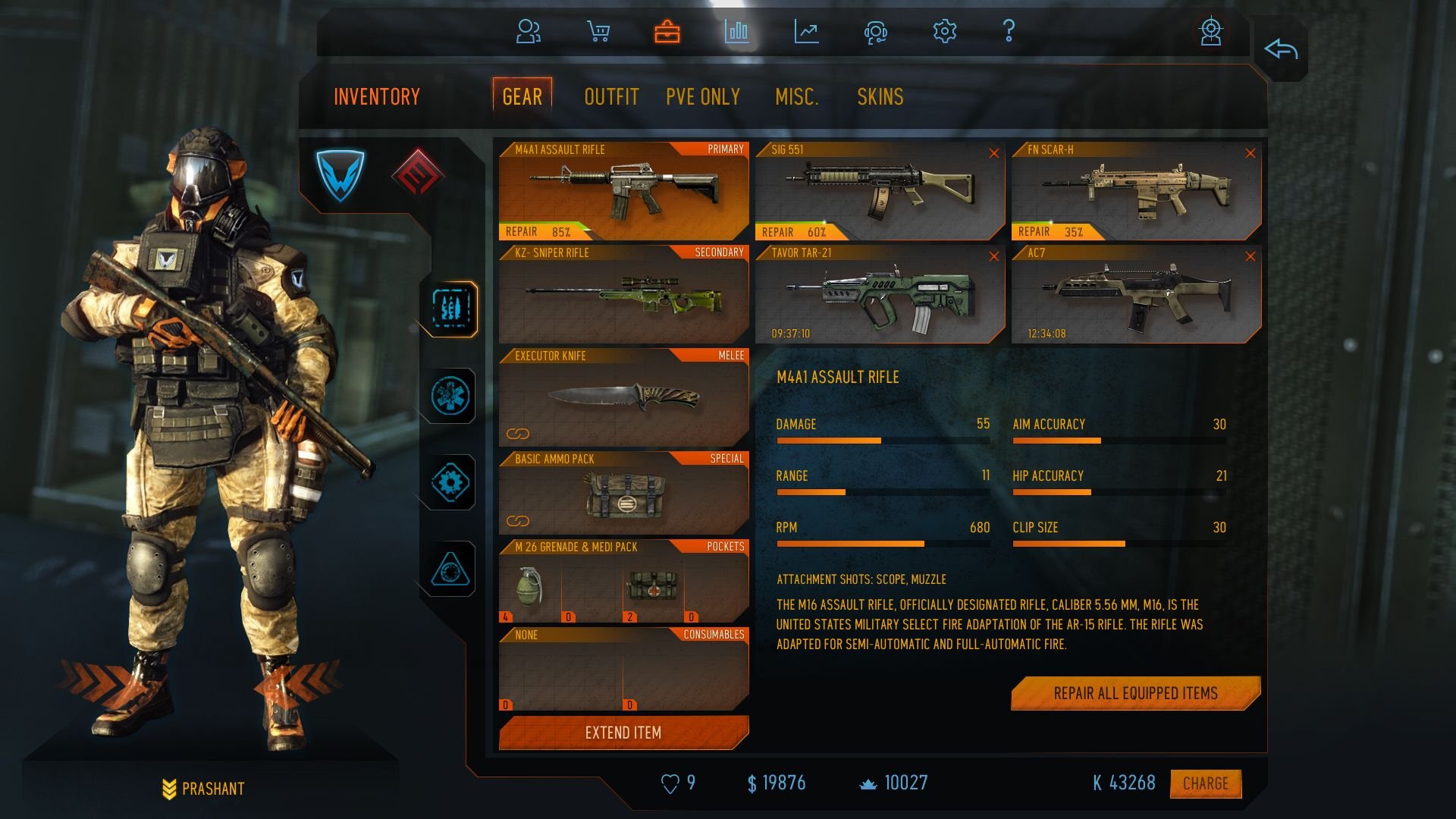The width and height of the screenshot is (1456, 819).
Task: Open the question mark help icon
Action: [x=1009, y=31]
